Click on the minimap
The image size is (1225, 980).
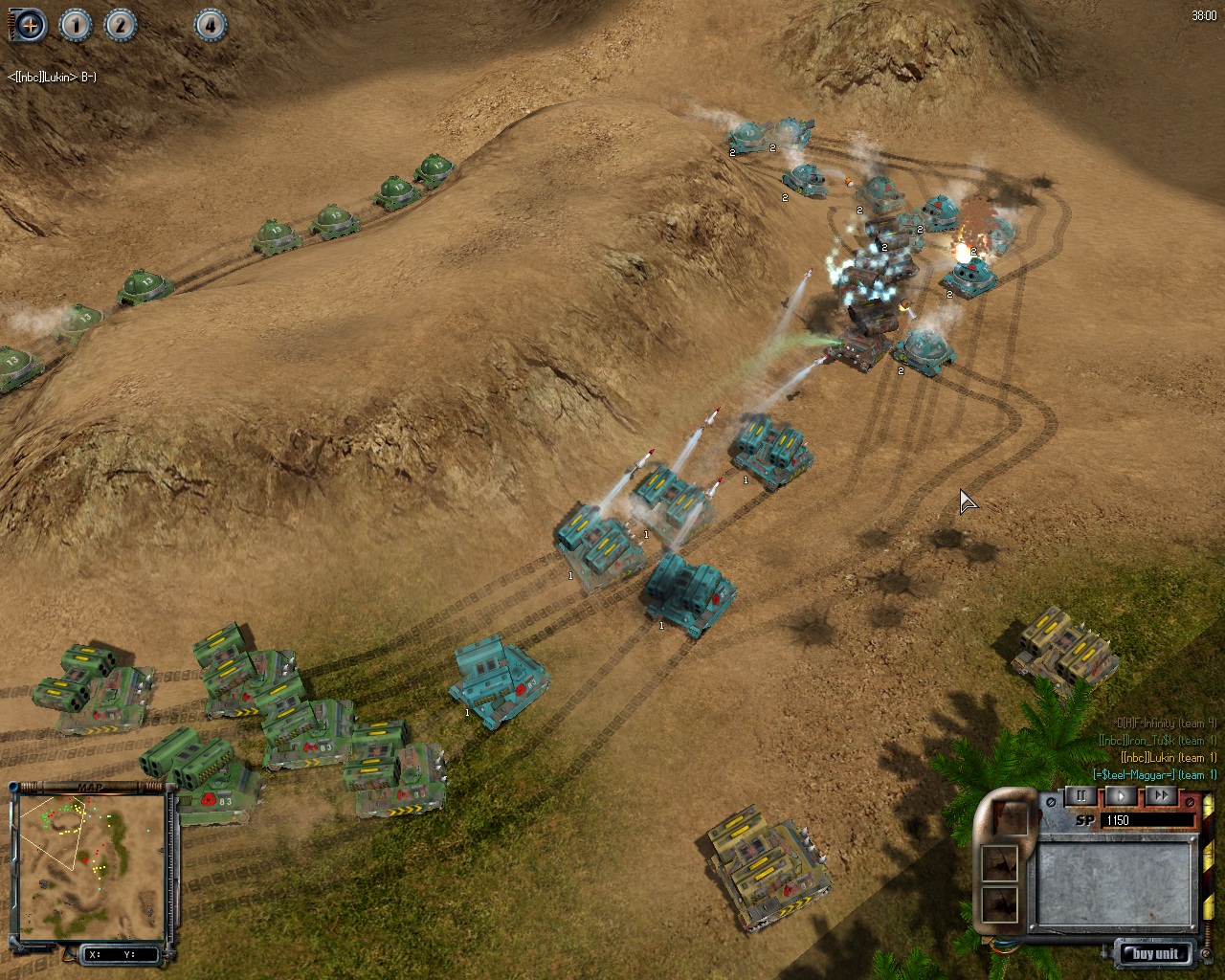click(x=91, y=866)
